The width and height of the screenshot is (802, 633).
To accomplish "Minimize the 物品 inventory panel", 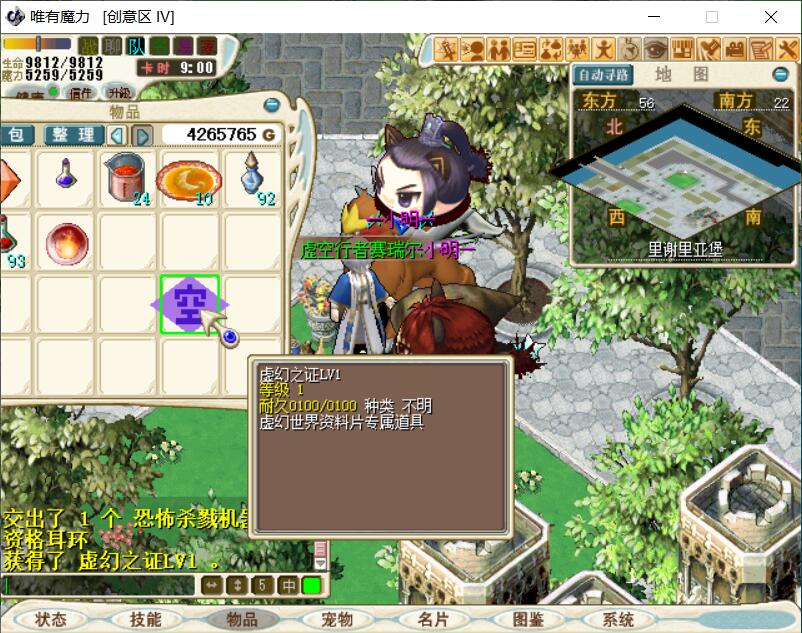I will coord(271,106).
